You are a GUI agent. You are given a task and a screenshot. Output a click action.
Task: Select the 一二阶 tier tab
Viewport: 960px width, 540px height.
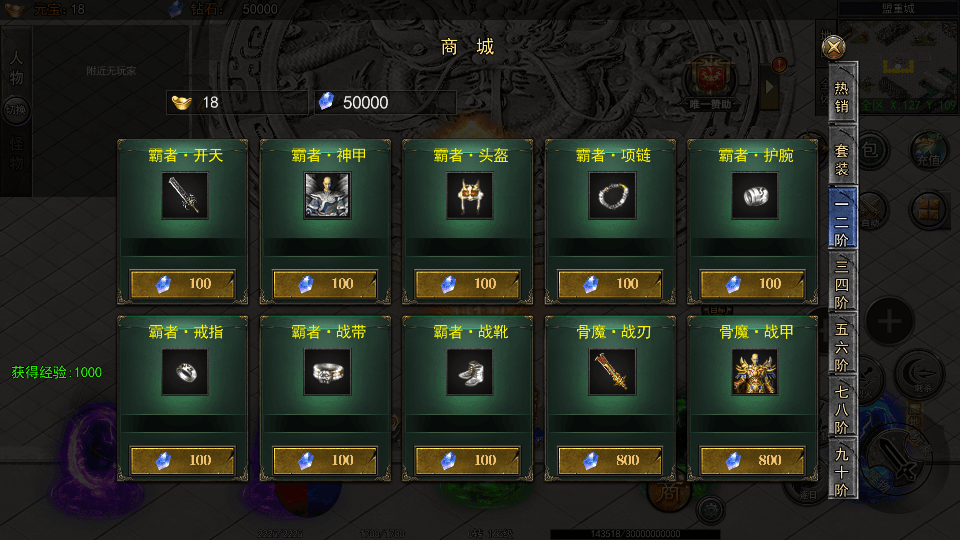click(x=842, y=217)
